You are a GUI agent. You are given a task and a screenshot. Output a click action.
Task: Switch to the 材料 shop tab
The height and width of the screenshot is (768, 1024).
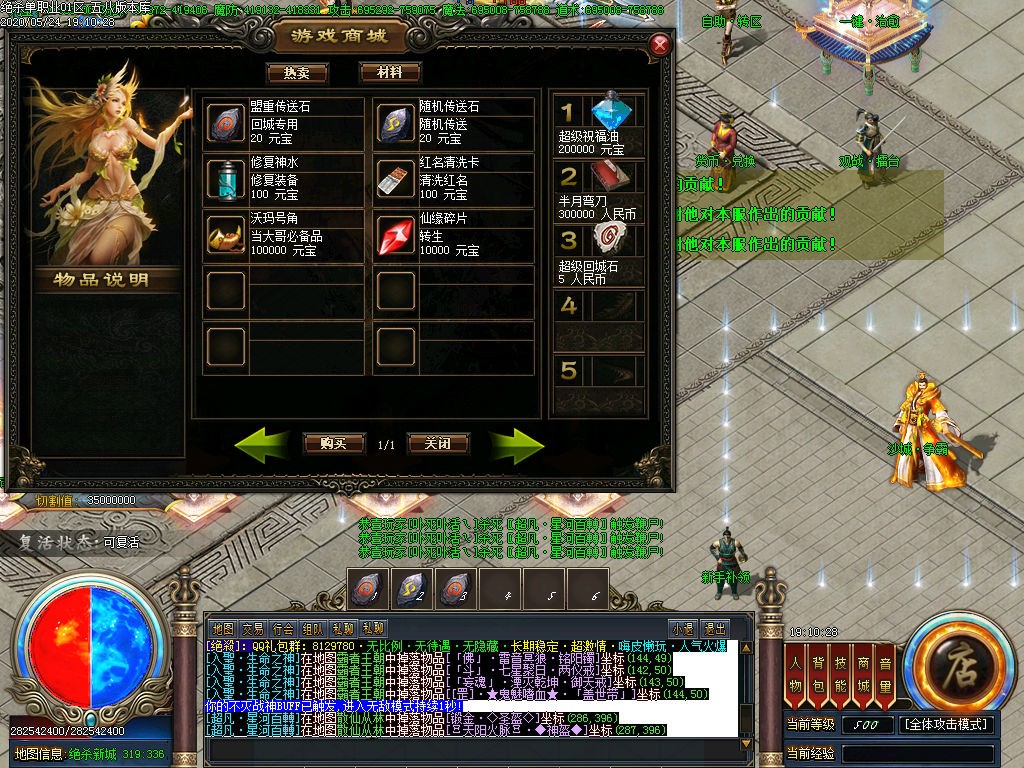click(x=390, y=73)
